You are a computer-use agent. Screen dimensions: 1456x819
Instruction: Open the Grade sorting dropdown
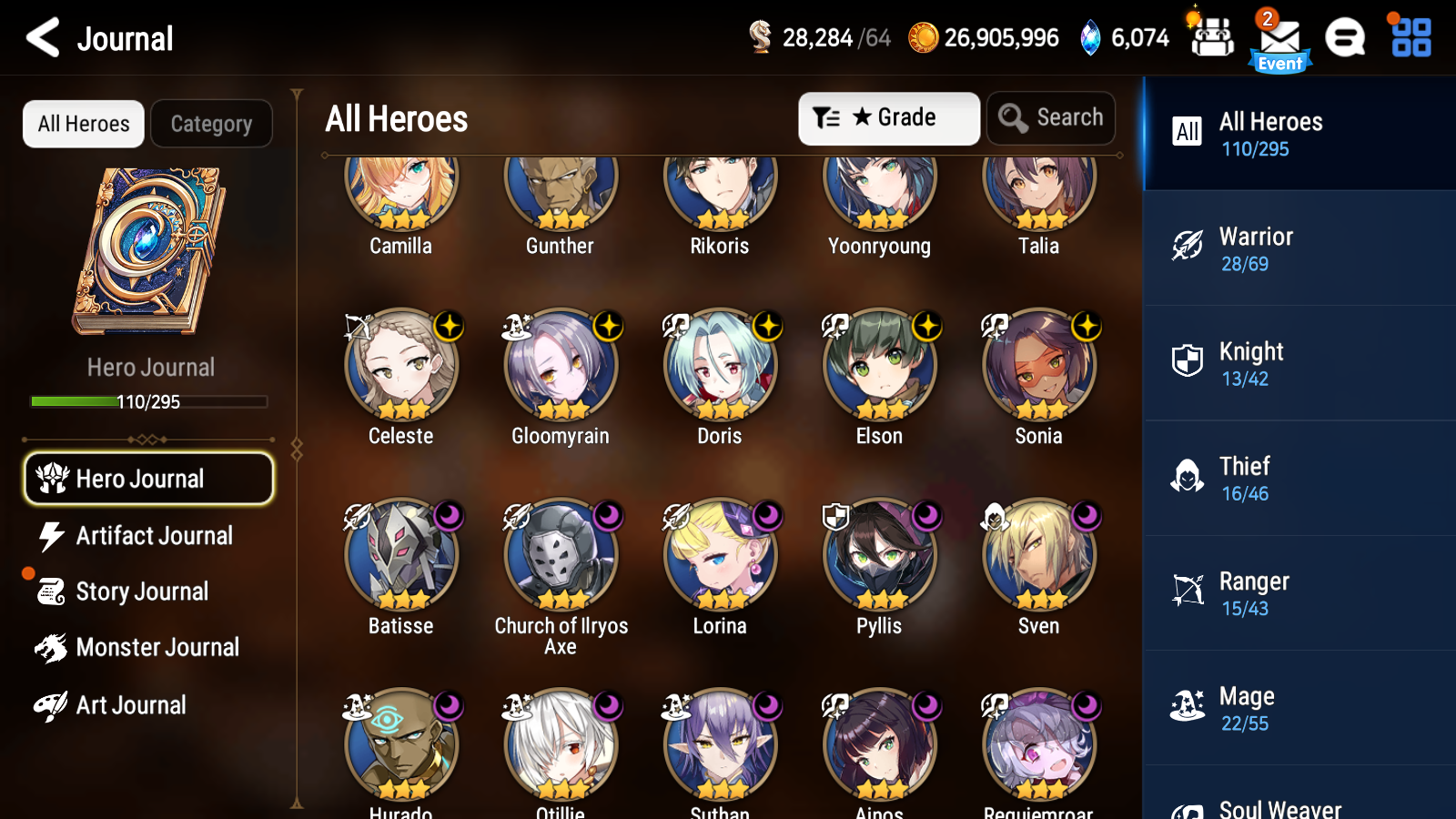coord(888,117)
